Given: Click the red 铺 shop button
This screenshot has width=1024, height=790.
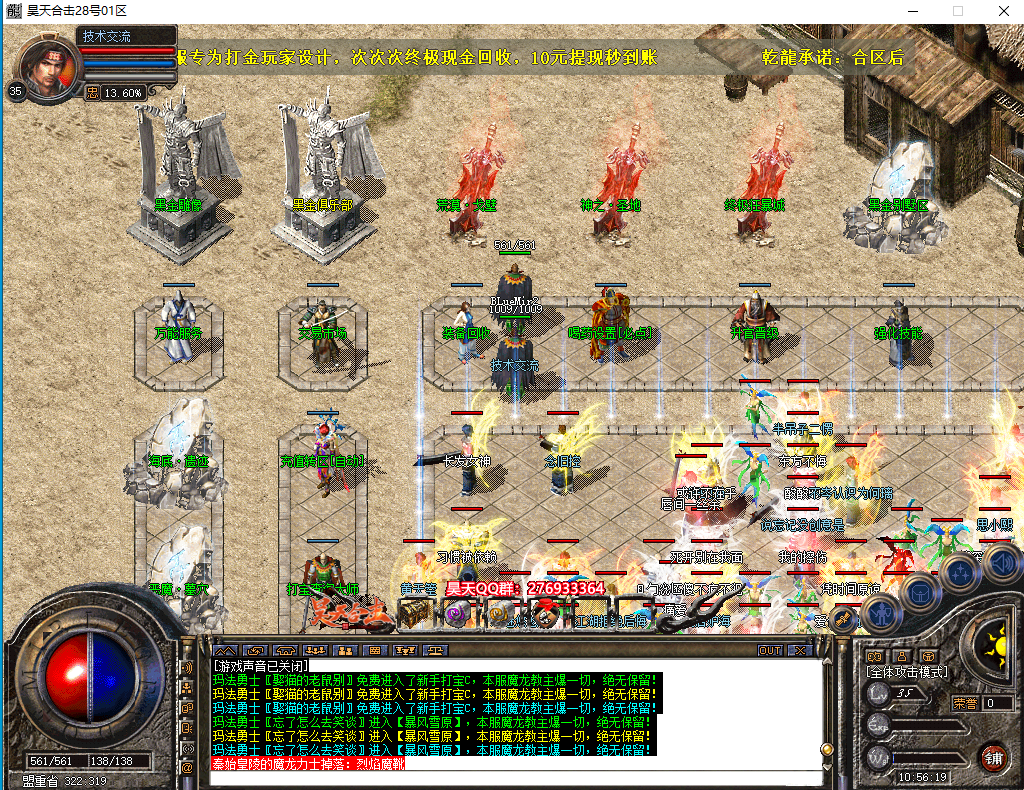Looking at the screenshot, I should pyautogui.click(x=992, y=756).
